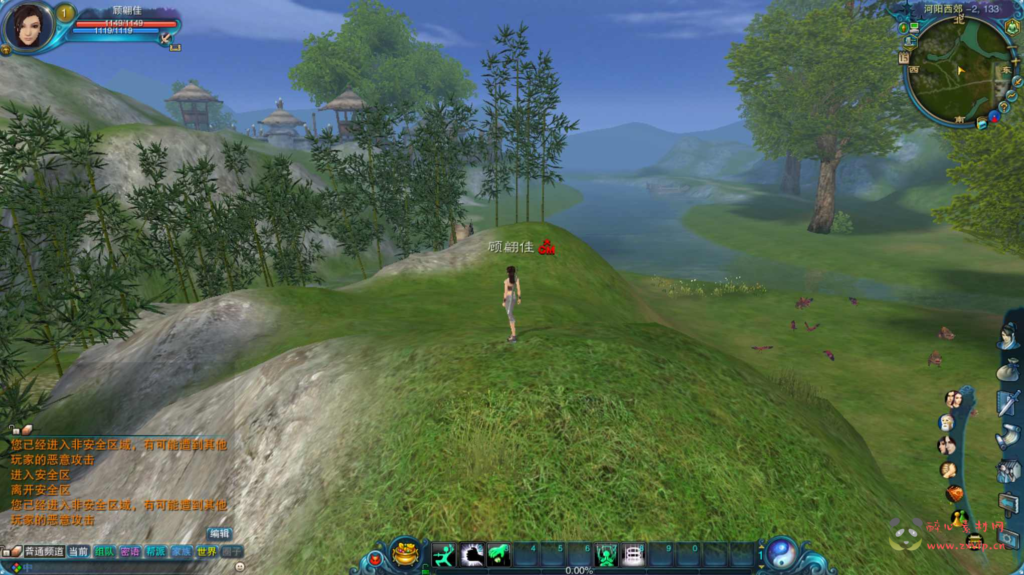Click the yin-yang orb button
Viewport: 1024px width, 575px height.
click(x=781, y=553)
